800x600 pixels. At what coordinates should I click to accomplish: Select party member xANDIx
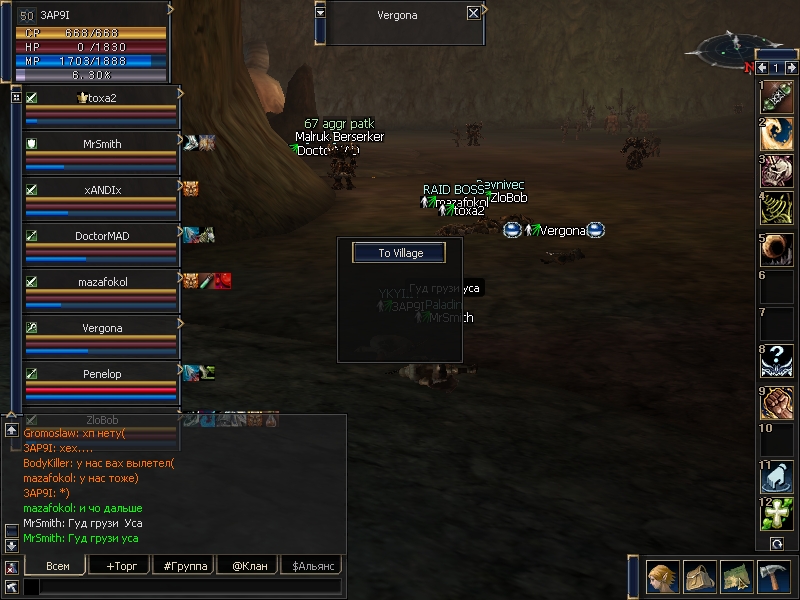point(101,190)
